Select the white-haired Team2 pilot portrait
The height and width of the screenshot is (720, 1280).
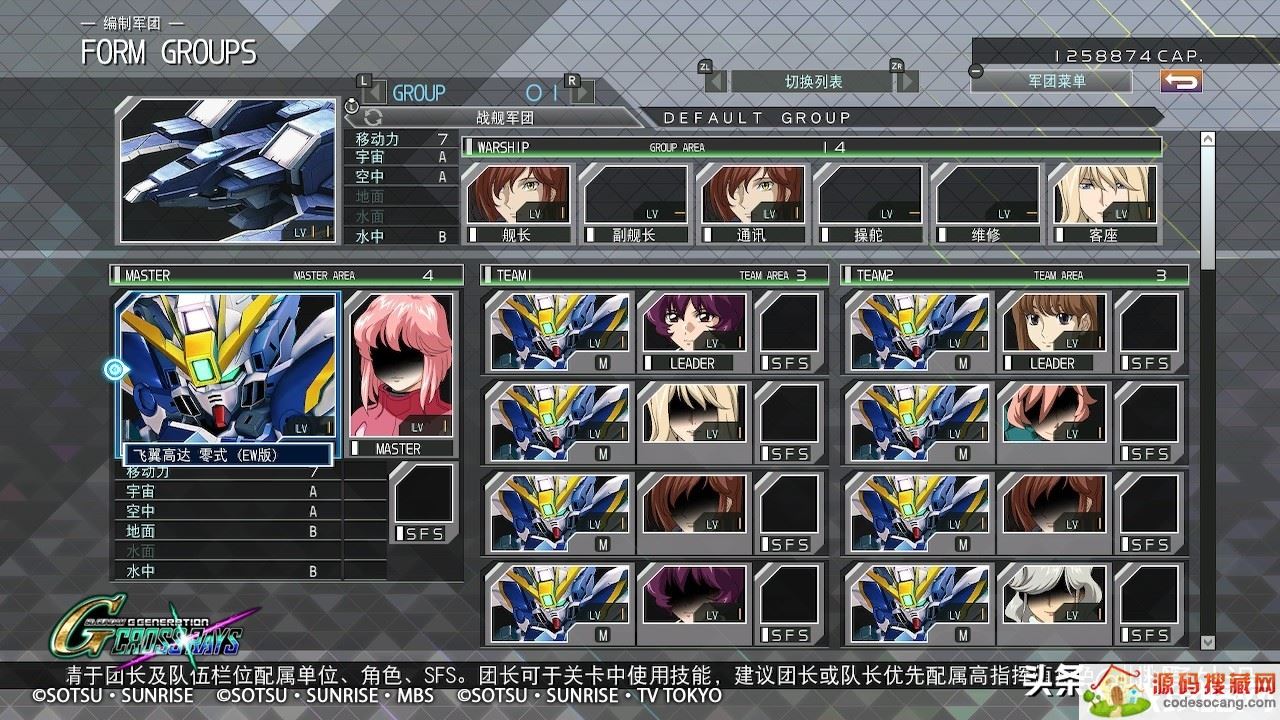[x=1052, y=603]
